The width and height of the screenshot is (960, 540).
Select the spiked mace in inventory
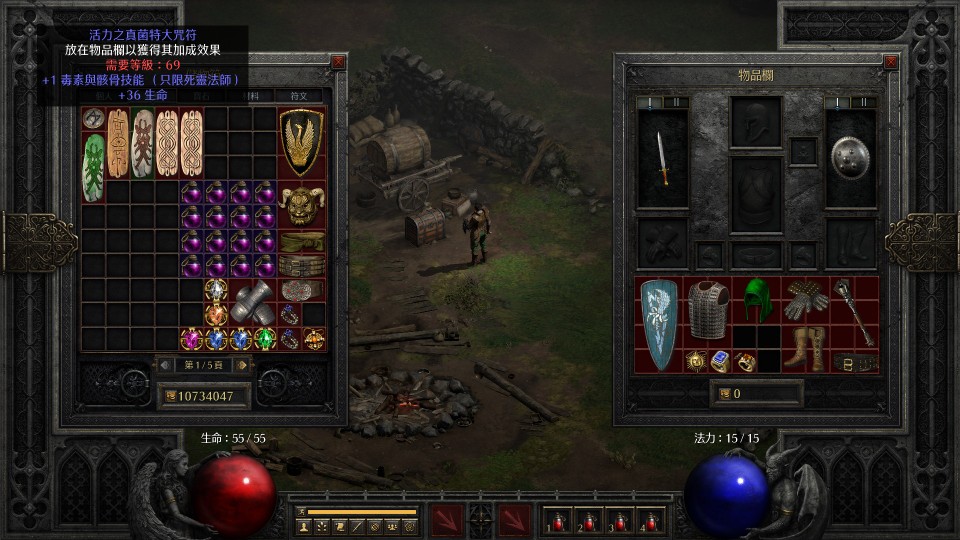(853, 314)
